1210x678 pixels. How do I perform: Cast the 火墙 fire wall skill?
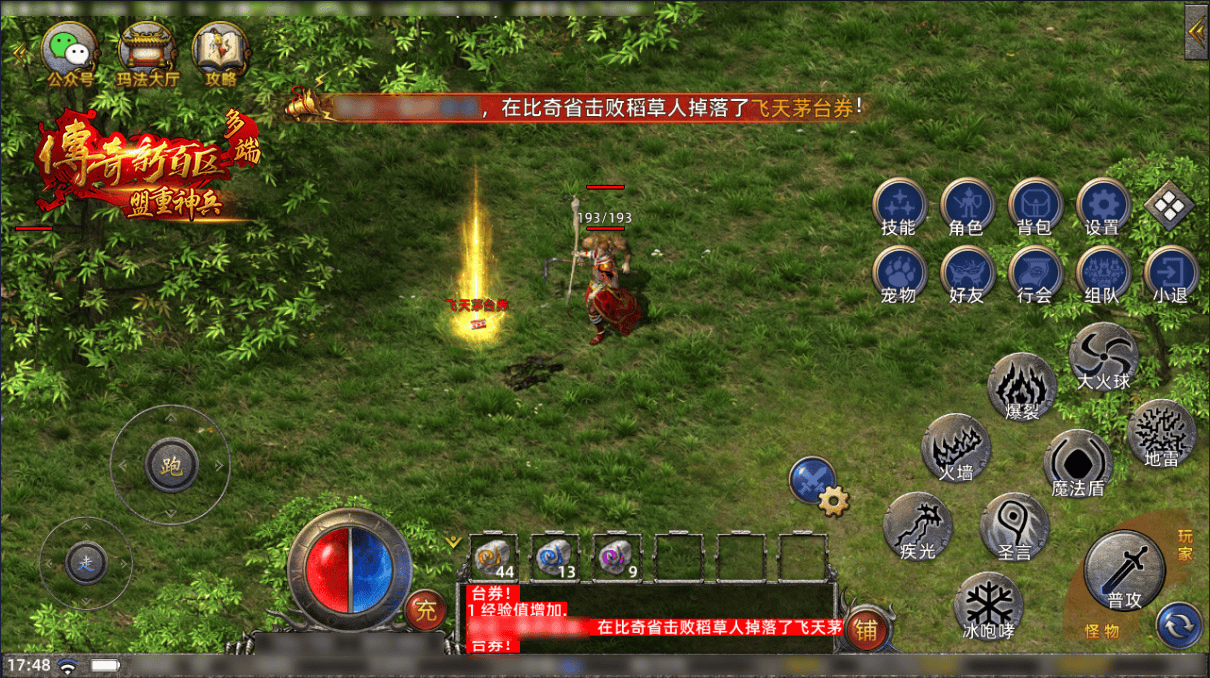[955, 447]
